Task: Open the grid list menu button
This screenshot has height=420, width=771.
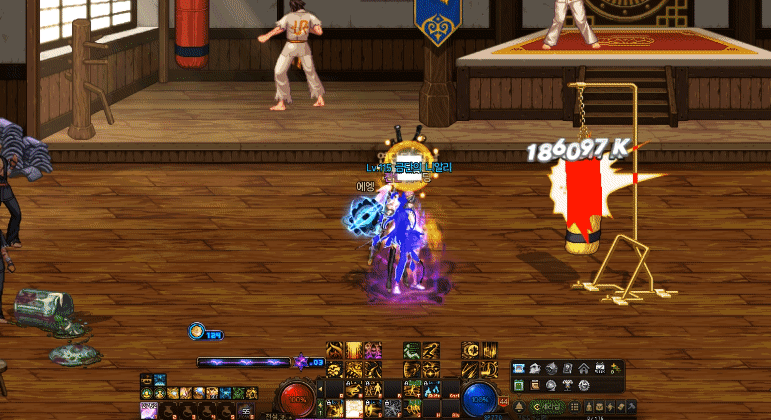Action: click(574, 408)
